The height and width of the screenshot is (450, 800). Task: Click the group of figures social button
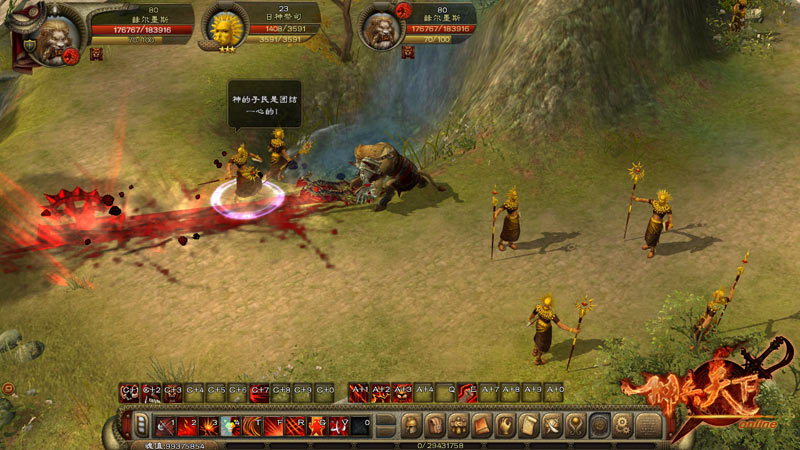(x=459, y=425)
